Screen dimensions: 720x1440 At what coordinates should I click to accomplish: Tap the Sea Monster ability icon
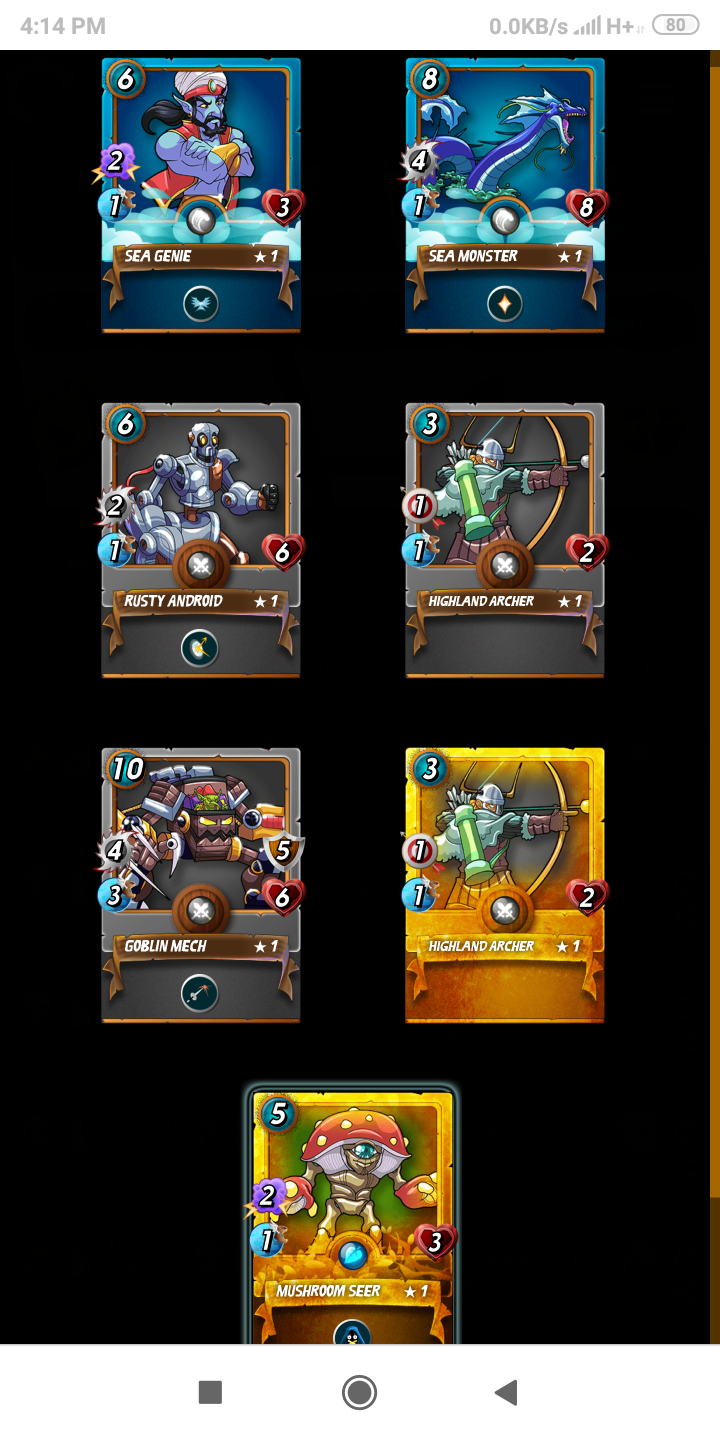pyautogui.click(x=504, y=304)
